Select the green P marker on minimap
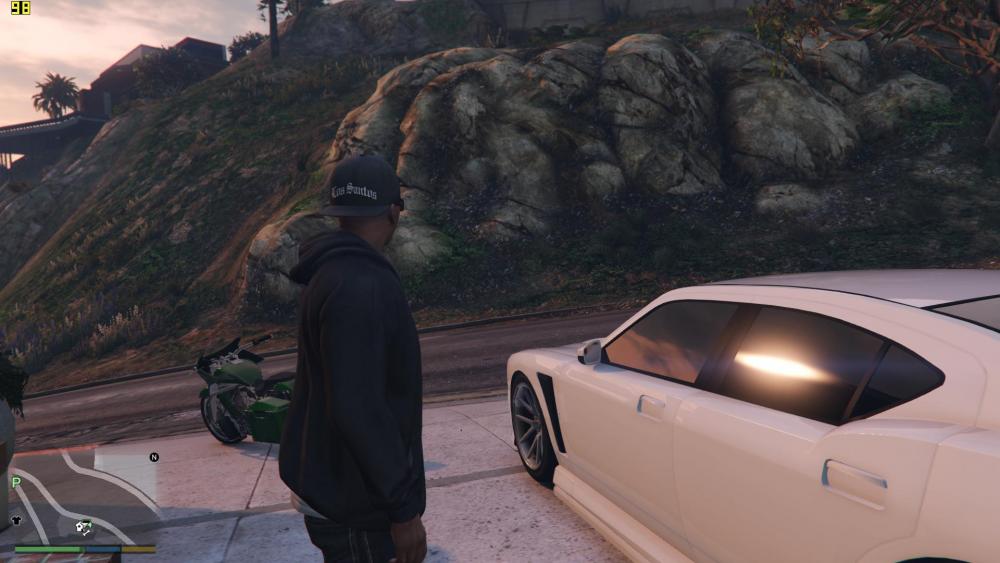This screenshot has width=1000, height=563. click(x=16, y=482)
